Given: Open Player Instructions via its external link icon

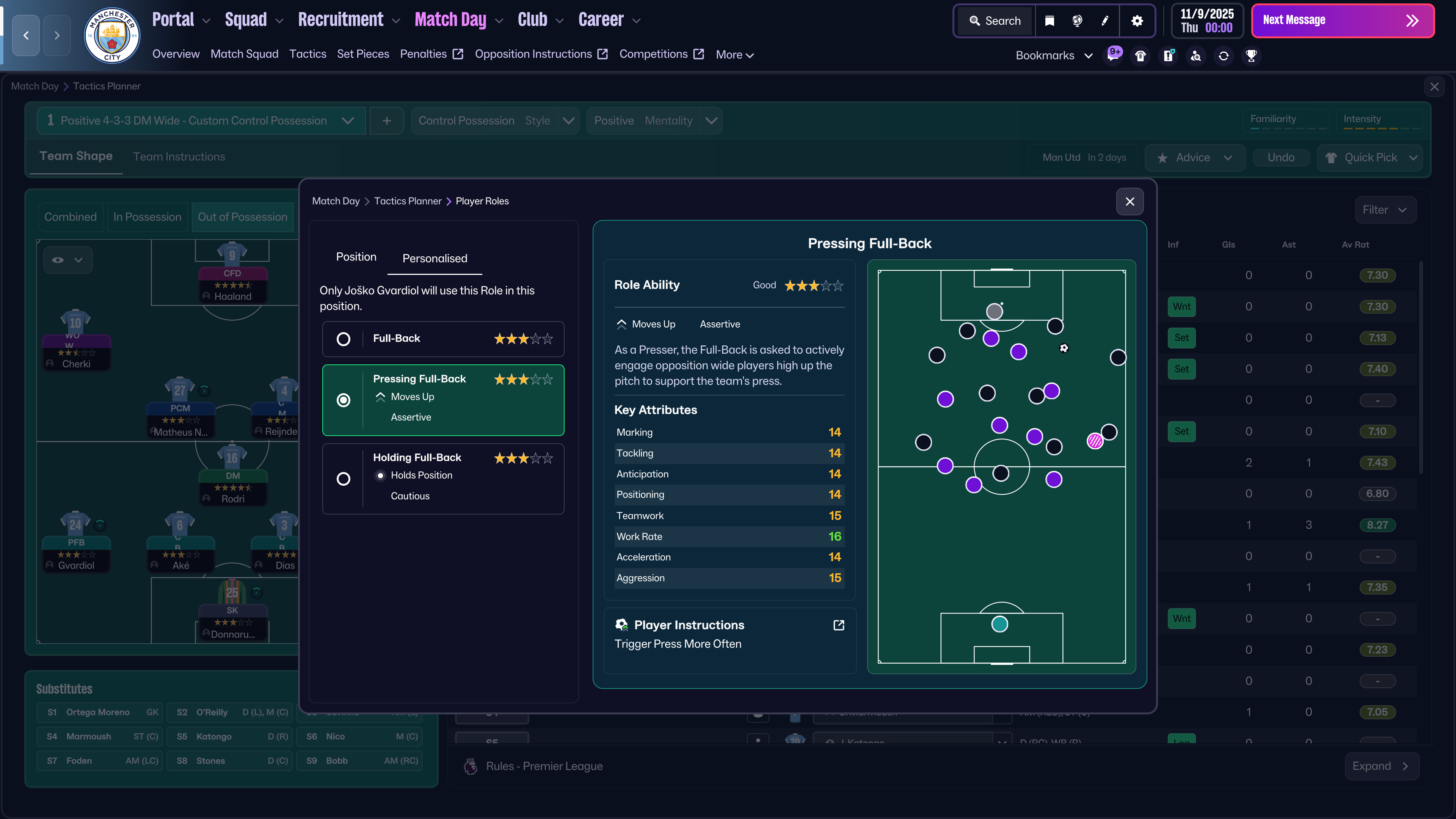Looking at the screenshot, I should tap(838, 624).
